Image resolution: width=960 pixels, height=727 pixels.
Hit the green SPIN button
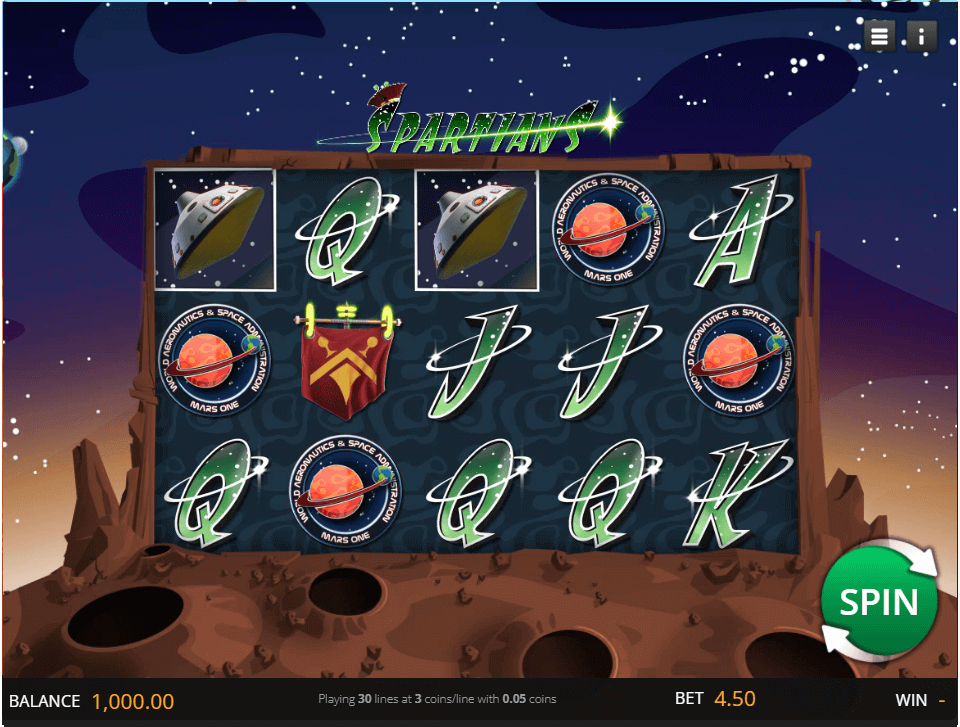tap(878, 602)
